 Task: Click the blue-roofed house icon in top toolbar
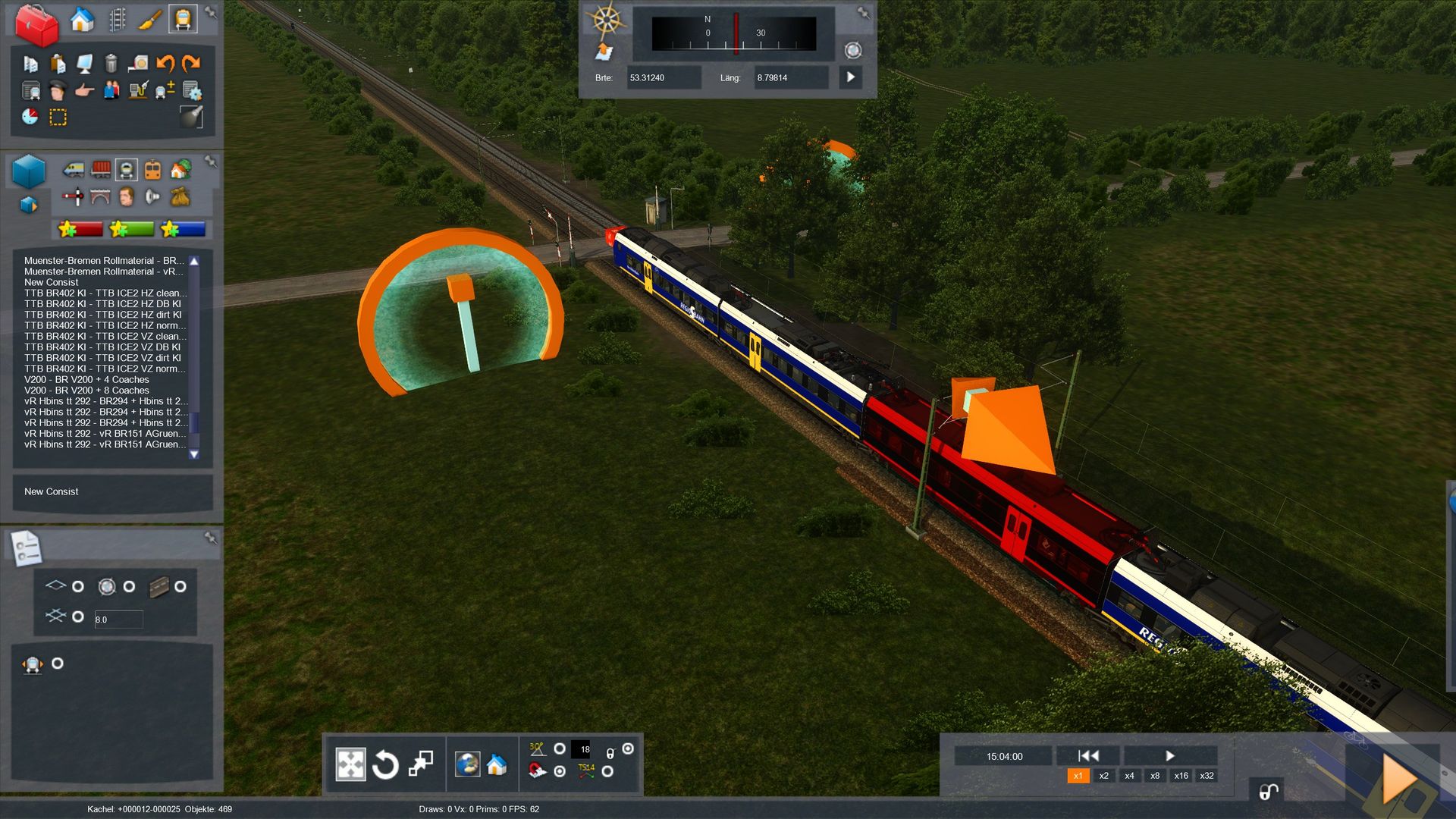pos(82,20)
